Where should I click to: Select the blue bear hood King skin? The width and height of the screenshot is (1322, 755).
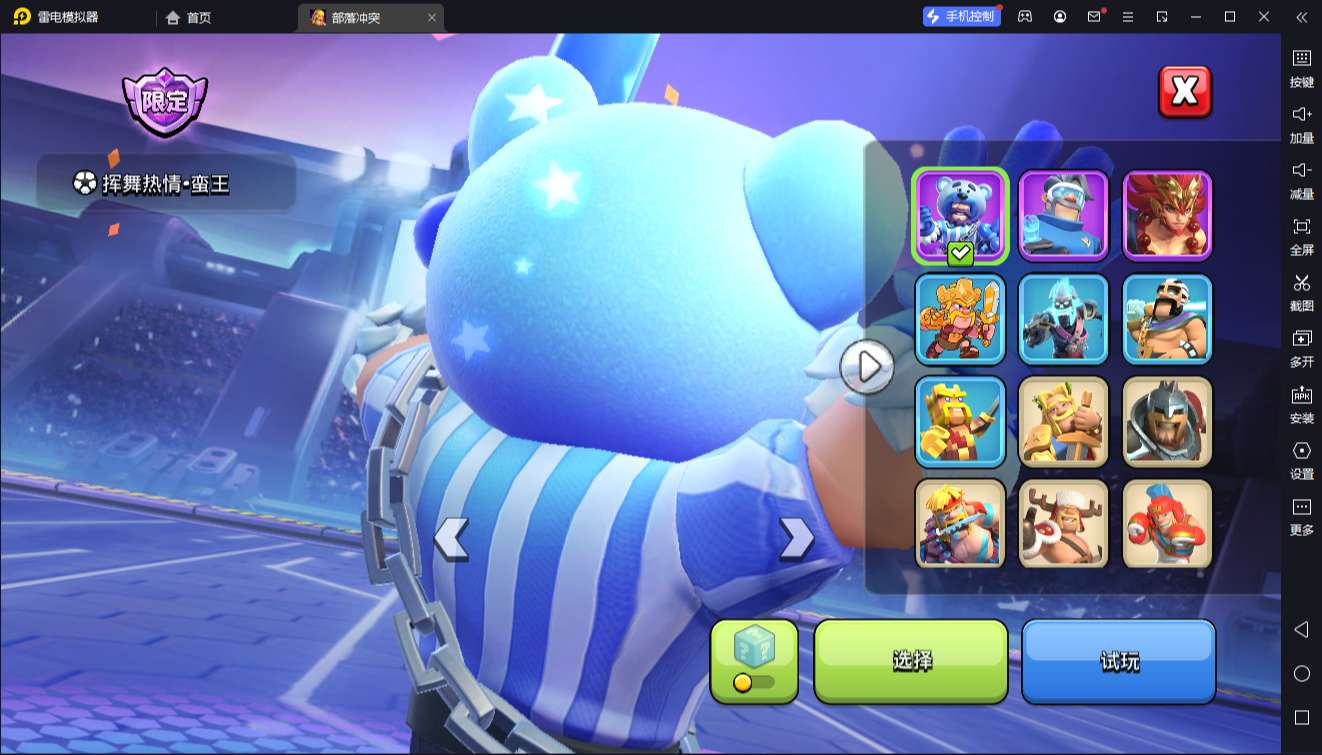point(960,215)
